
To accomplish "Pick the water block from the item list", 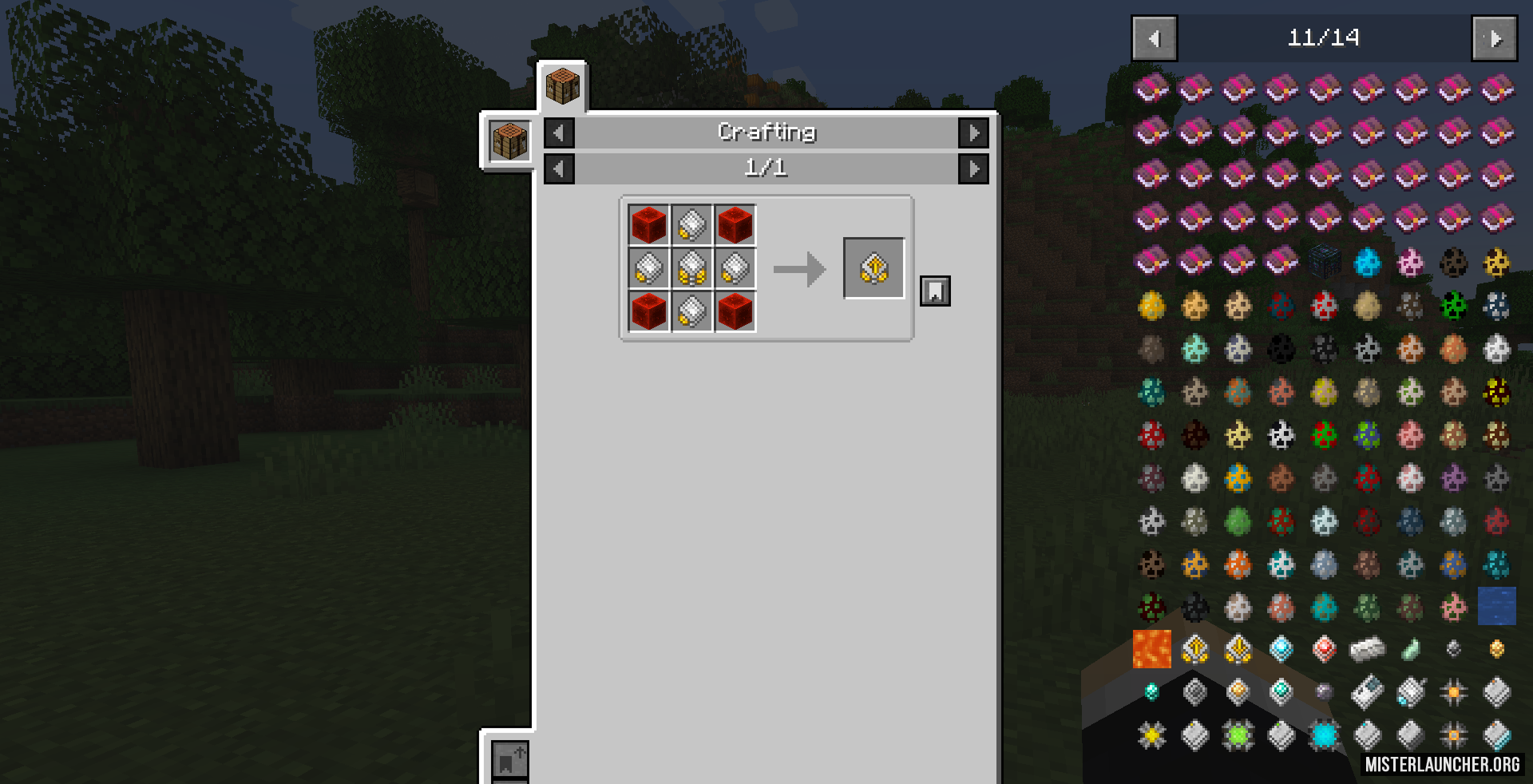I will pyautogui.click(x=1496, y=607).
